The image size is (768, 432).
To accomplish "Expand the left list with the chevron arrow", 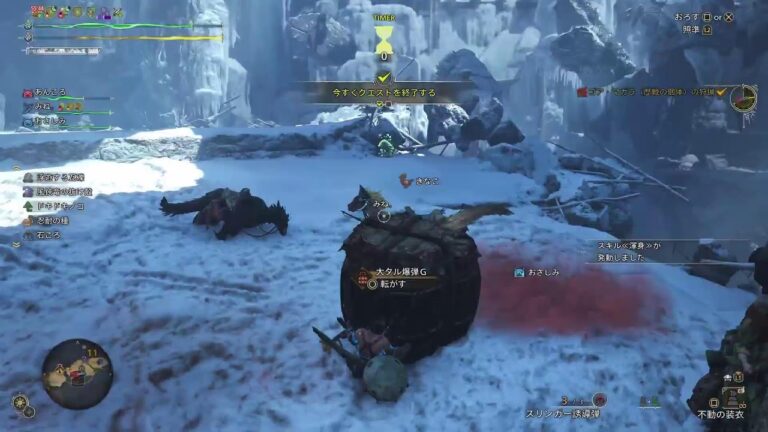I will [x=15, y=244].
